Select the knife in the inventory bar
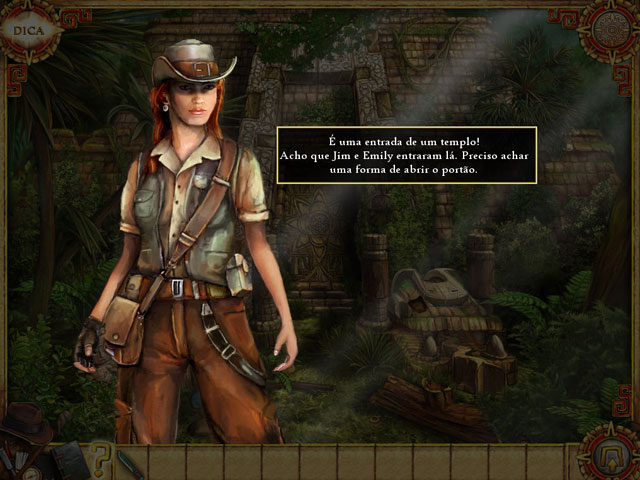 pyautogui.click(x=131, y=463)
